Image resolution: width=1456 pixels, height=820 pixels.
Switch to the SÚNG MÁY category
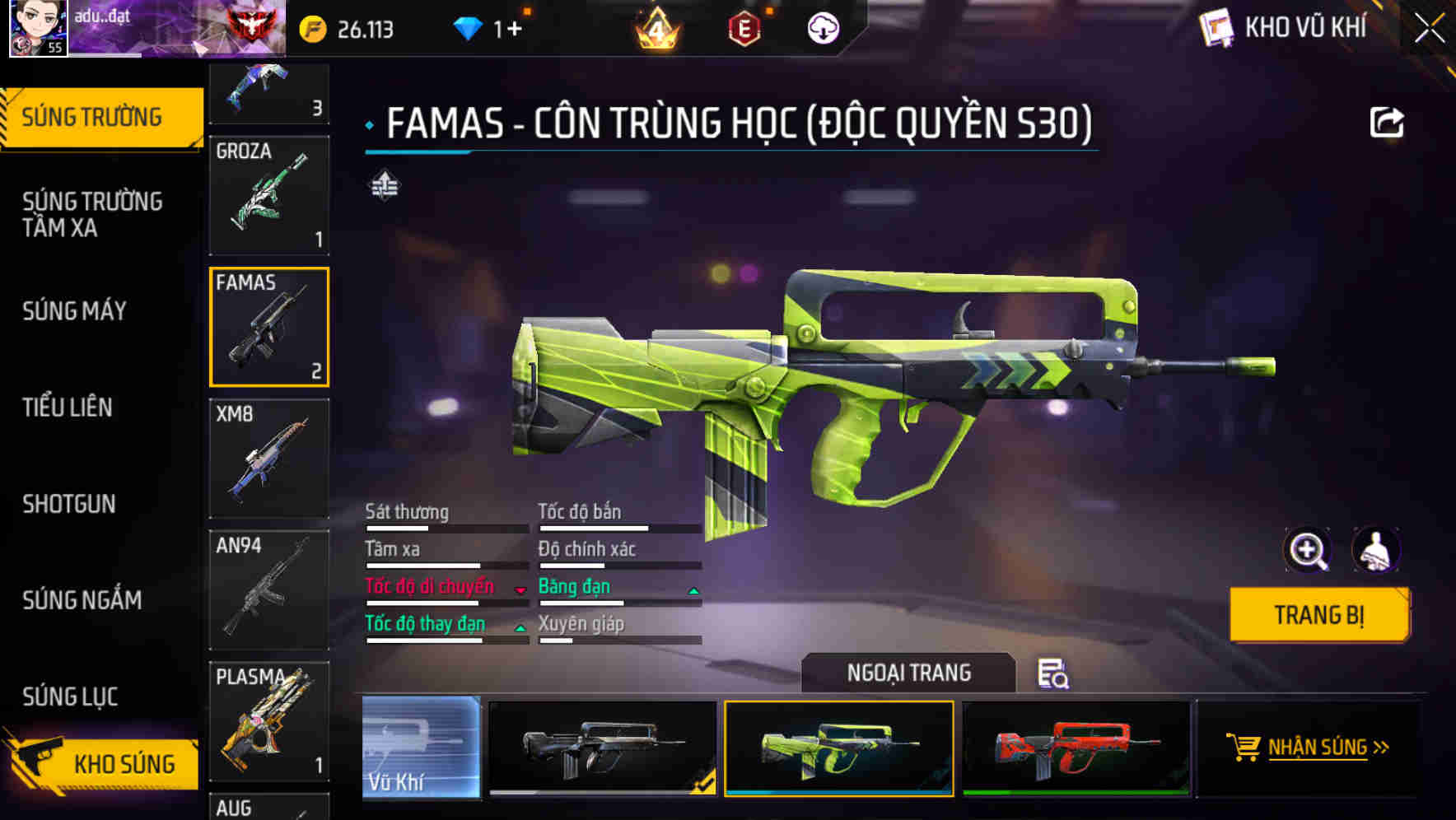pos(74,311)
